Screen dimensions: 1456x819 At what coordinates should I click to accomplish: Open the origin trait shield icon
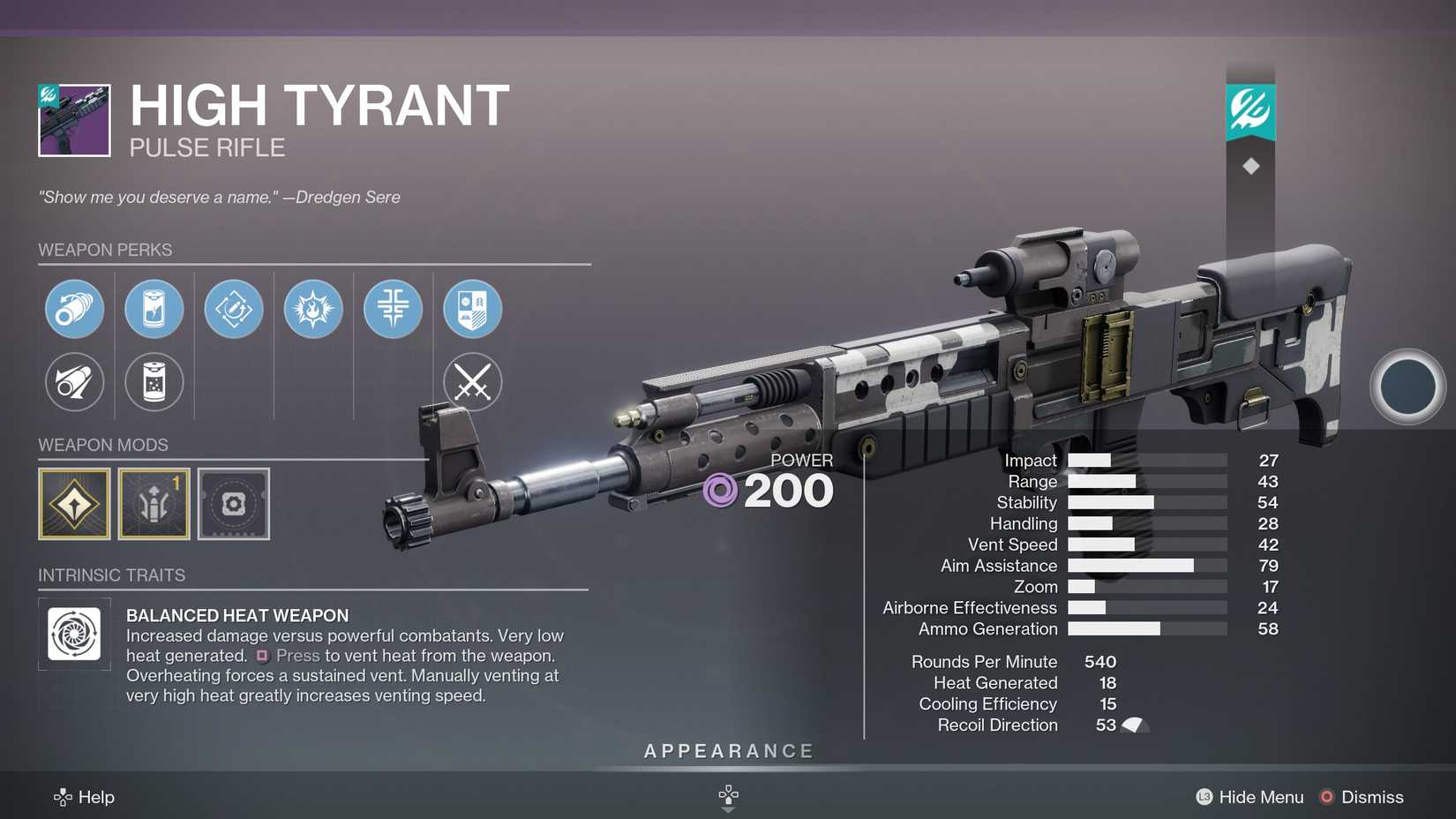(x=472, y=309)
